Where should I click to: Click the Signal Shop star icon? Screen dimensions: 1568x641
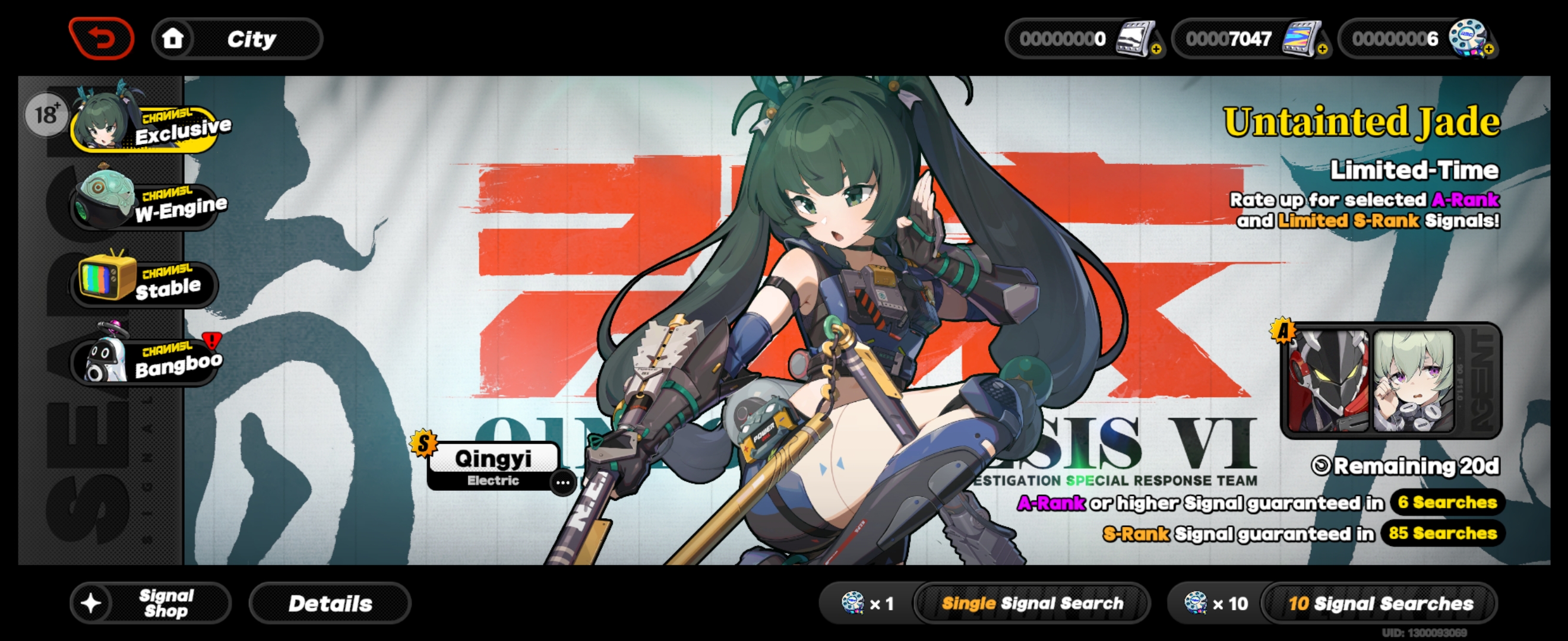click(92, 603)
